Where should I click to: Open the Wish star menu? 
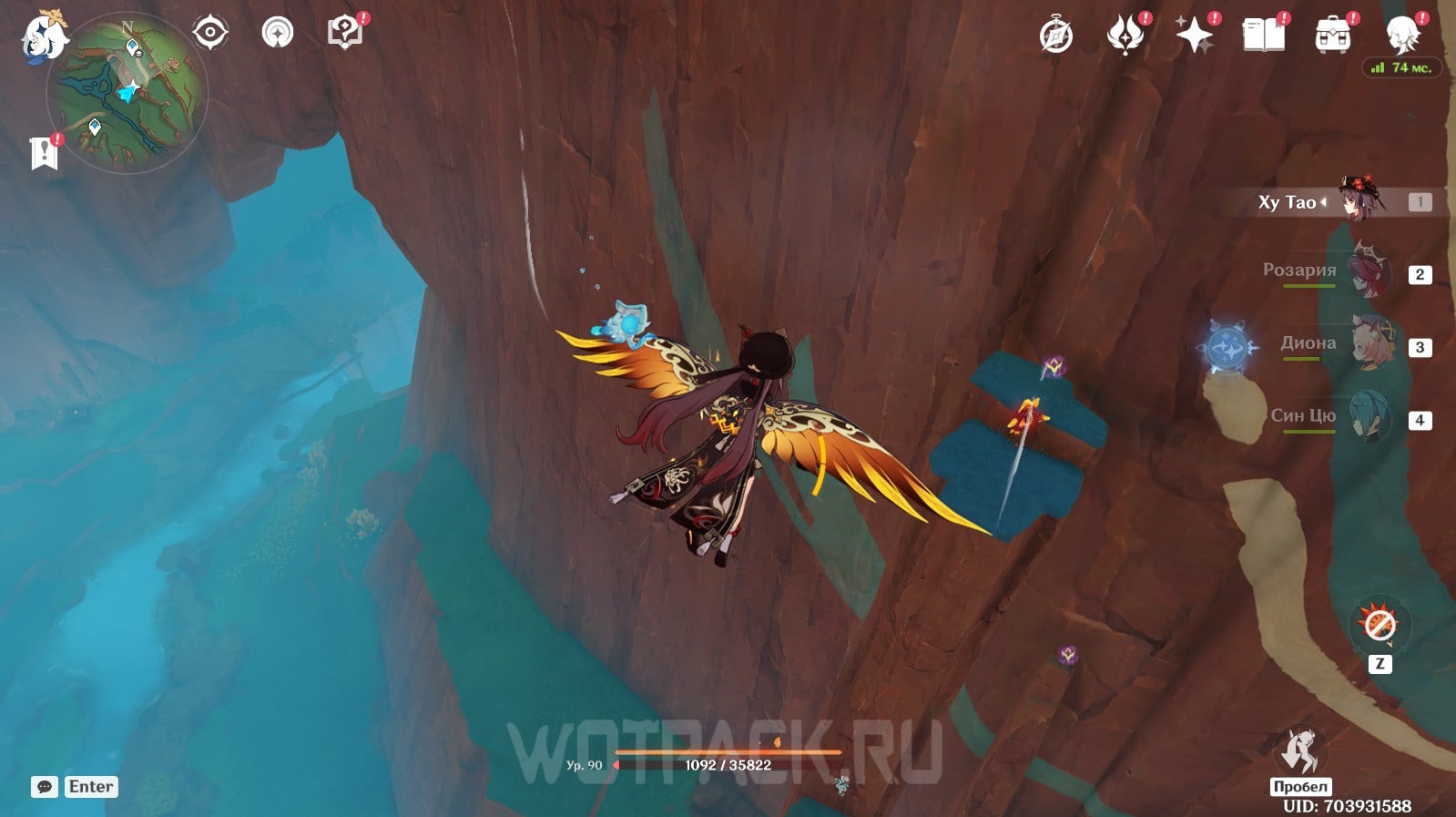click(1195, 36)
